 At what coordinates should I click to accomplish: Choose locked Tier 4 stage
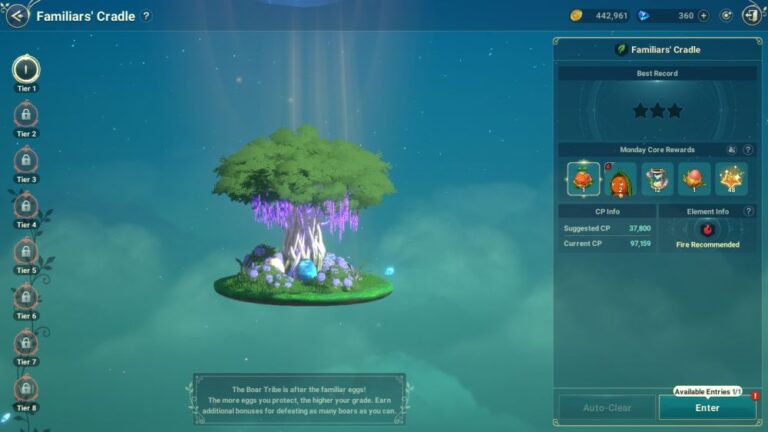tap(26, 206)
